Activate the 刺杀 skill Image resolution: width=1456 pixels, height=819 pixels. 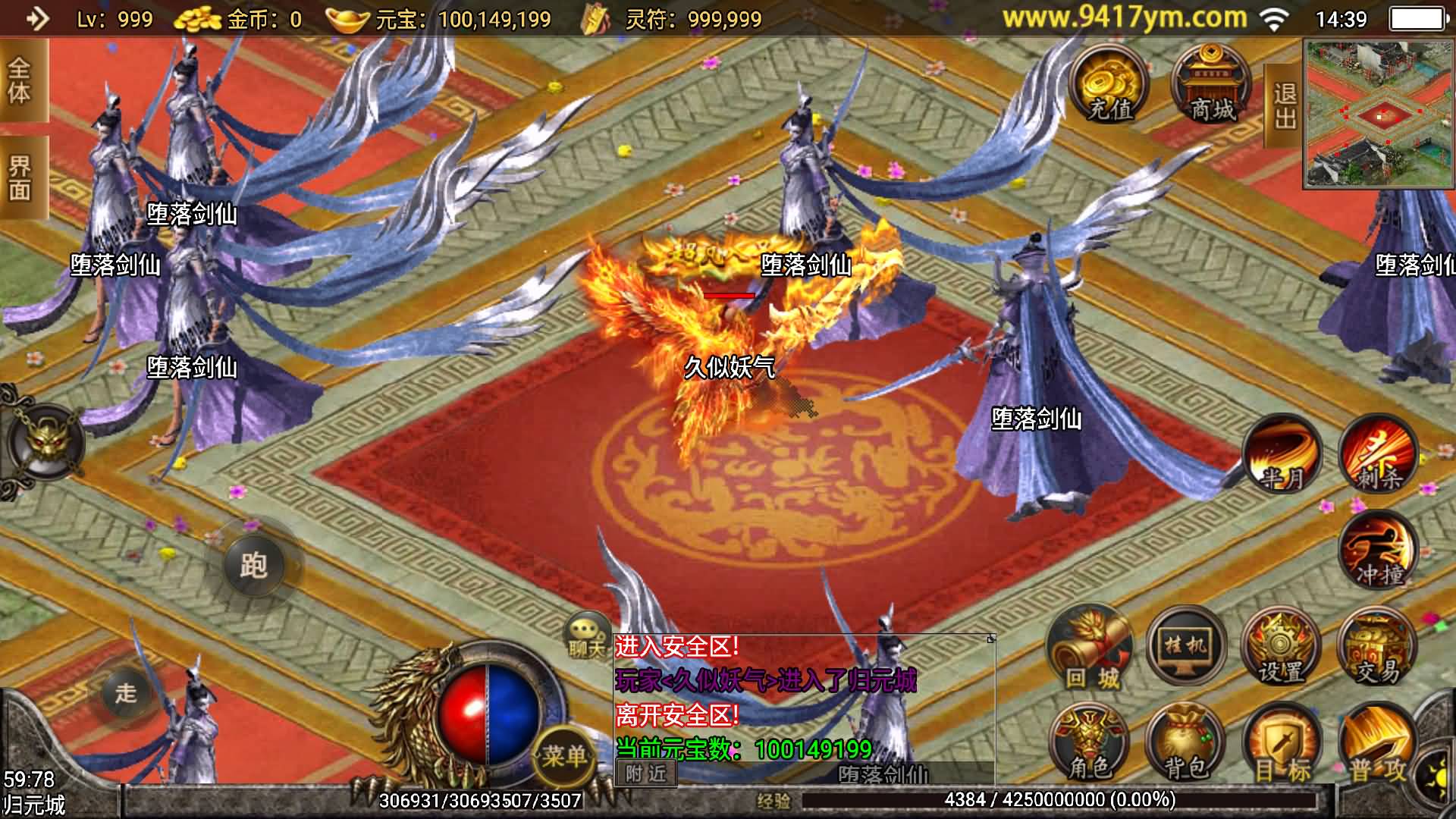[1378, 455]
